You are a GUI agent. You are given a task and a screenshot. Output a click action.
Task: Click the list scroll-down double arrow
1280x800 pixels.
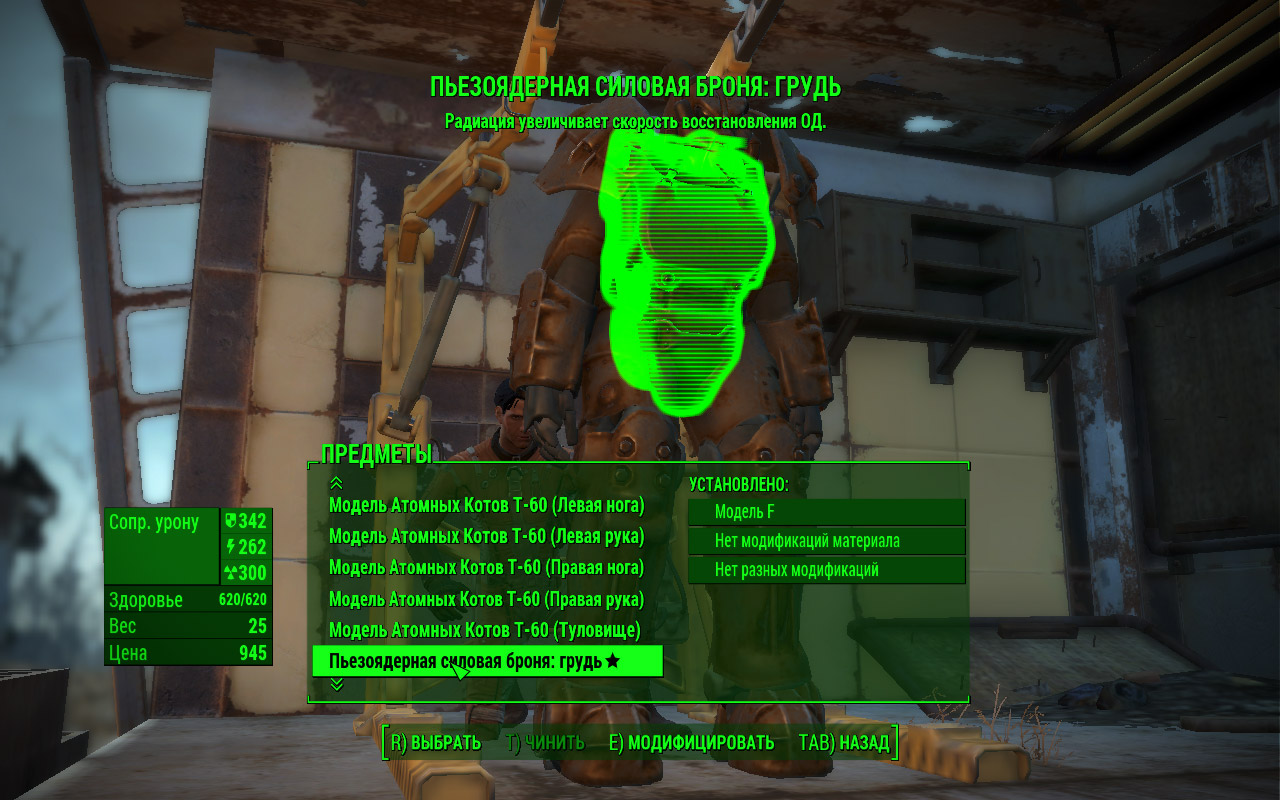click(x=337, y=685)
